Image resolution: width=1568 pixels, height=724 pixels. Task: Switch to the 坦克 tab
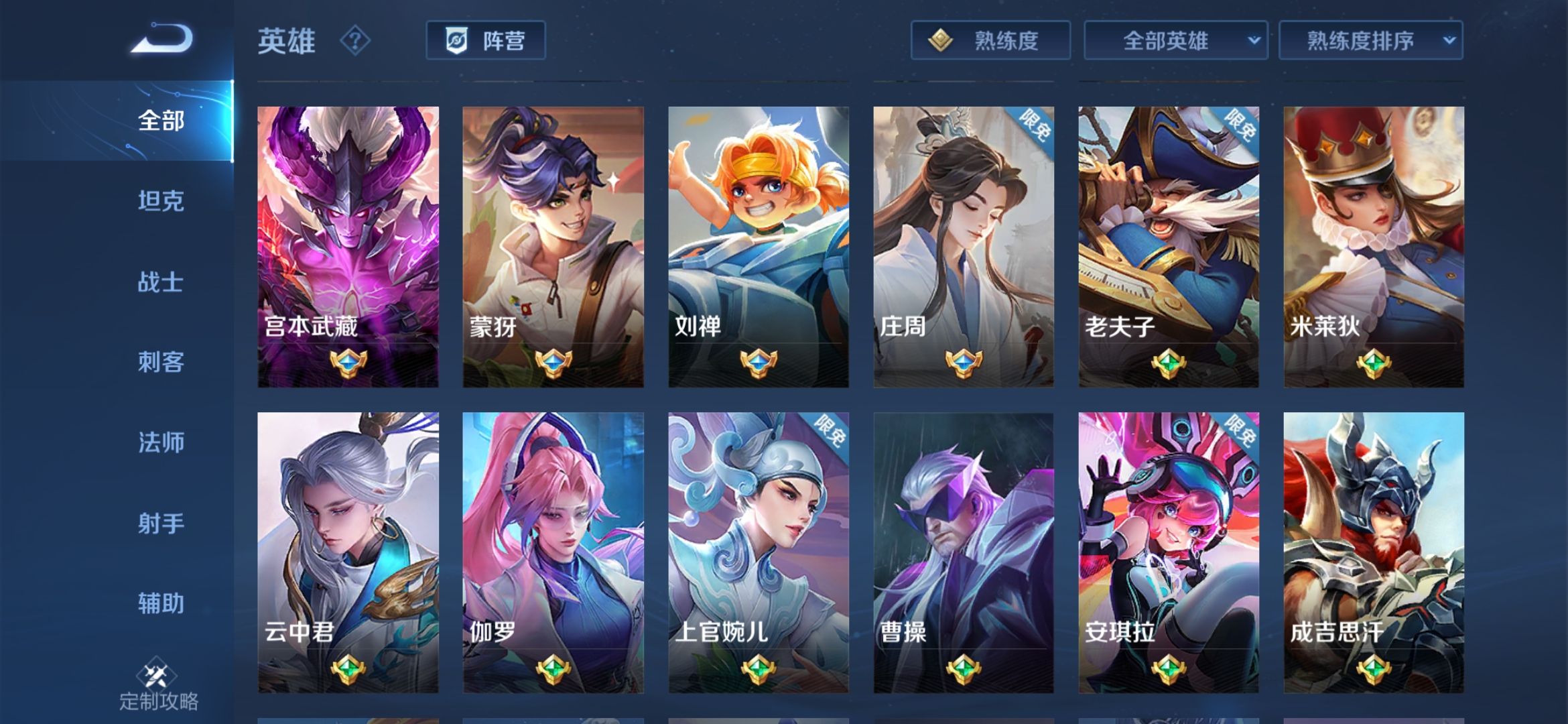(161, 201)
